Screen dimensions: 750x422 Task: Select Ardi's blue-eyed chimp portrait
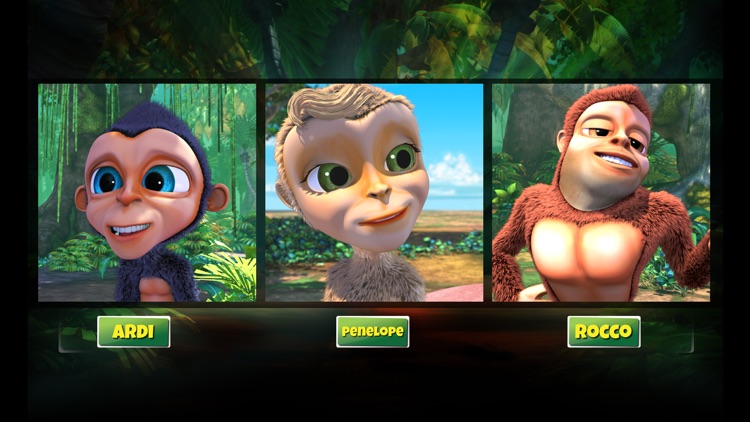[x=147, y=192]
